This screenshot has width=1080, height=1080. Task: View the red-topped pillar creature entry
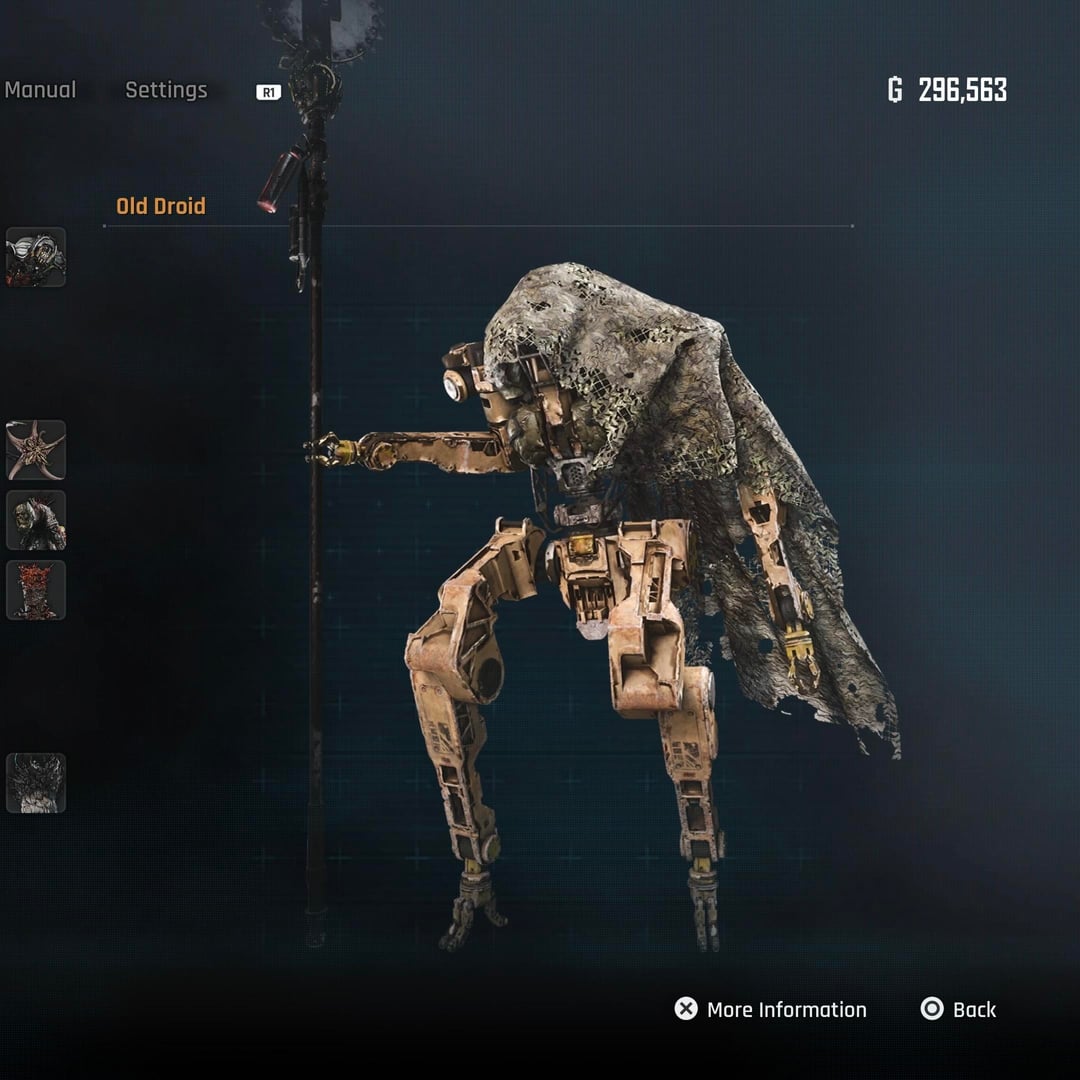click(36, 590)
